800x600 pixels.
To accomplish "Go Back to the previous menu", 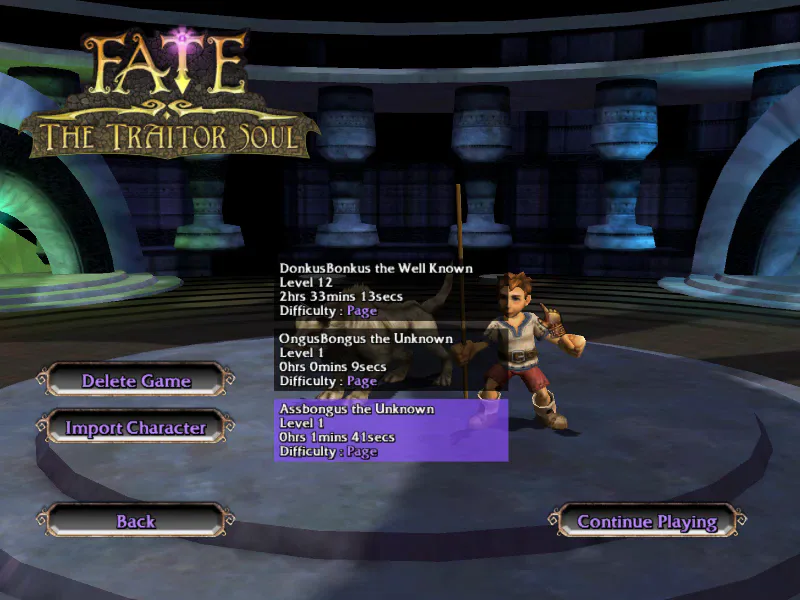I will [x=135, y=521].
